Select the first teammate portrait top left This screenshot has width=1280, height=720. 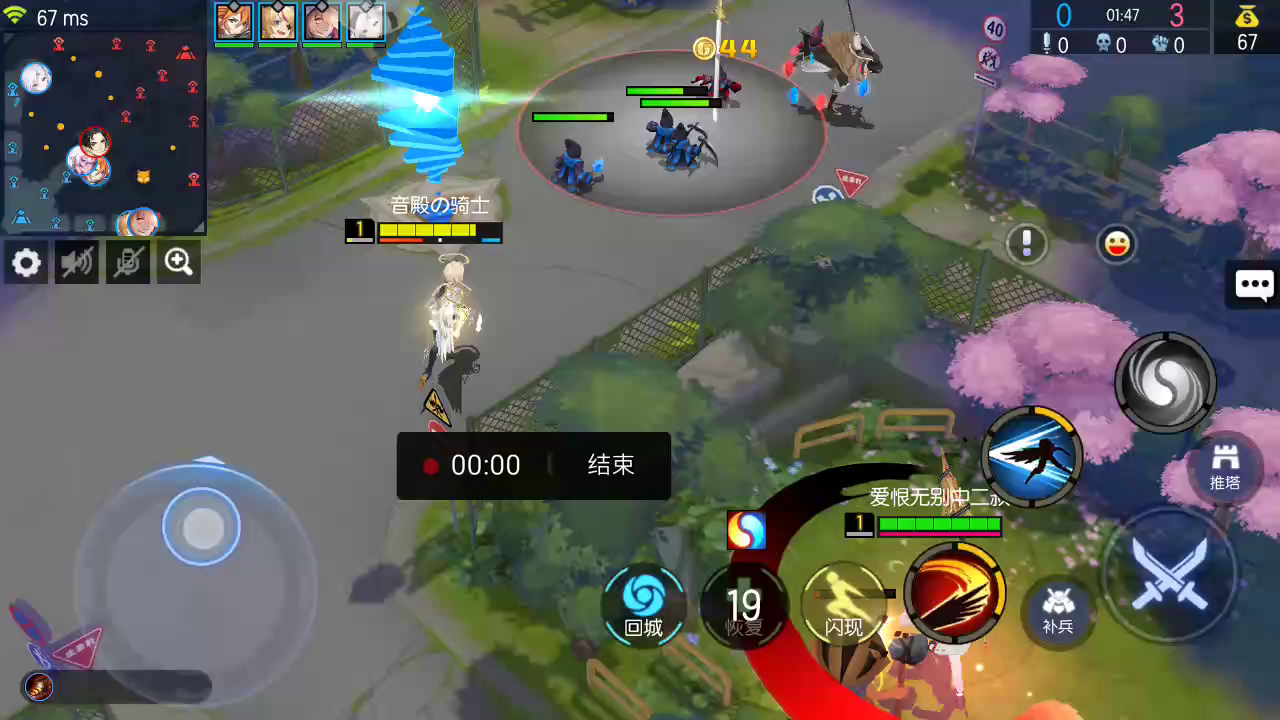[x=233, y=21]
